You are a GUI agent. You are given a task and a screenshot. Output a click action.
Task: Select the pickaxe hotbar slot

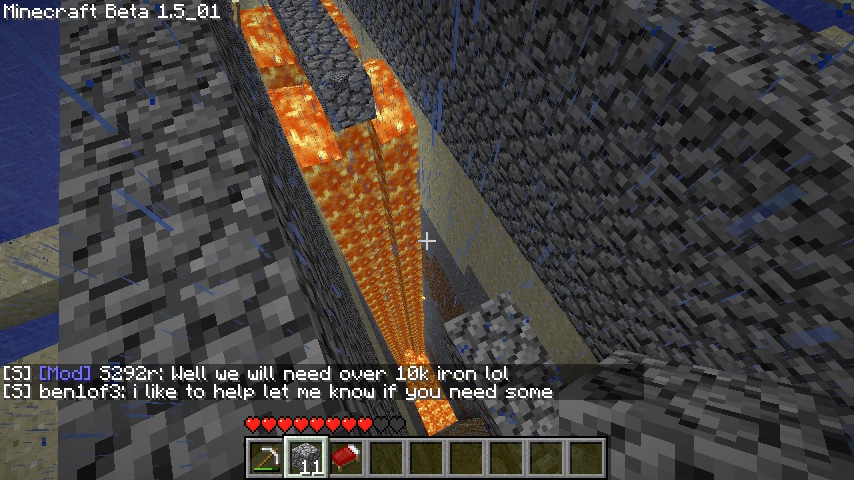point(265,458)
